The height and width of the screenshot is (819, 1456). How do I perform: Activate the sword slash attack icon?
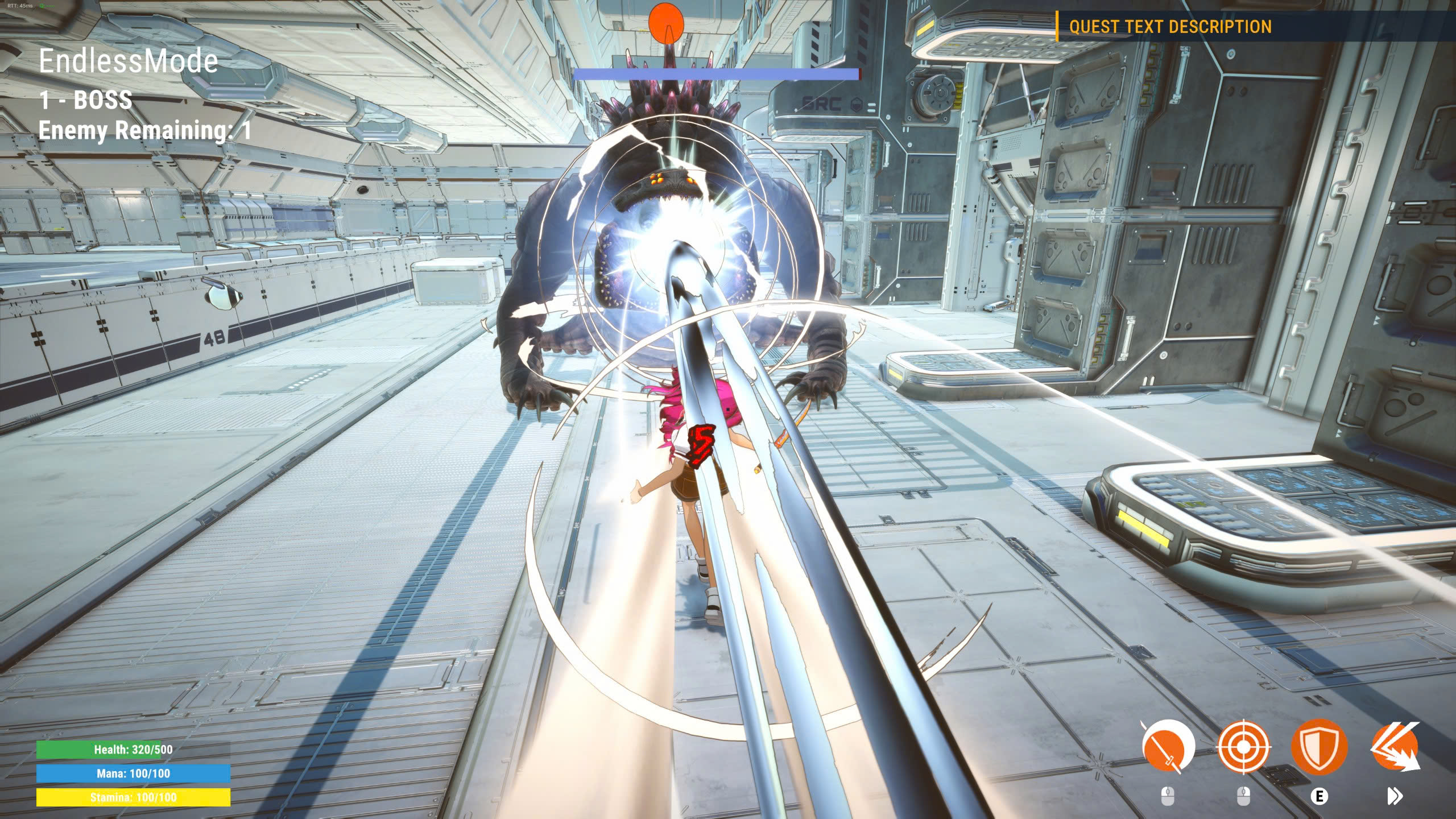coord(1167,747)
